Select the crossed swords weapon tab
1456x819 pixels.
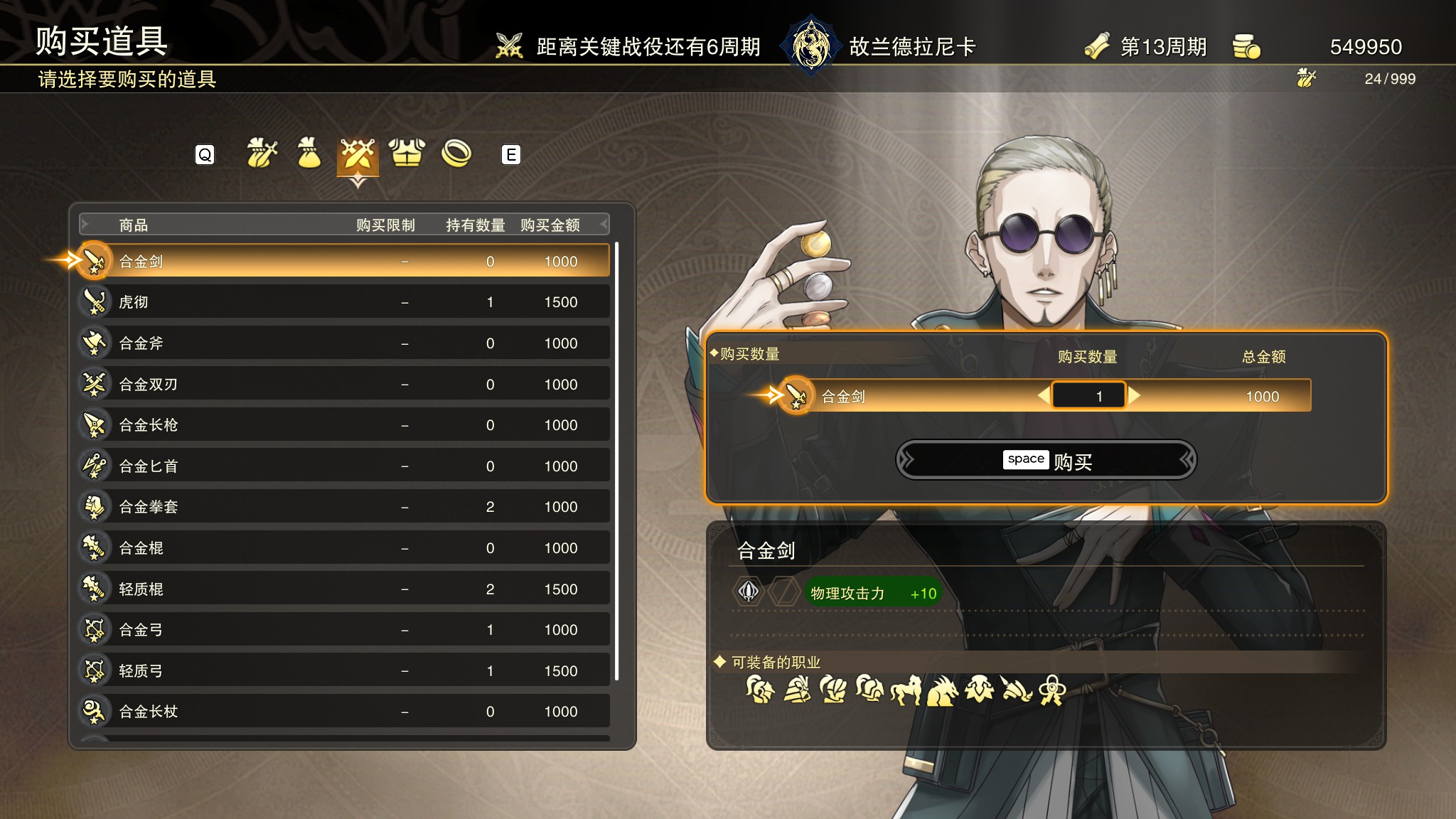pyautogui.click(x=358, y=154)
